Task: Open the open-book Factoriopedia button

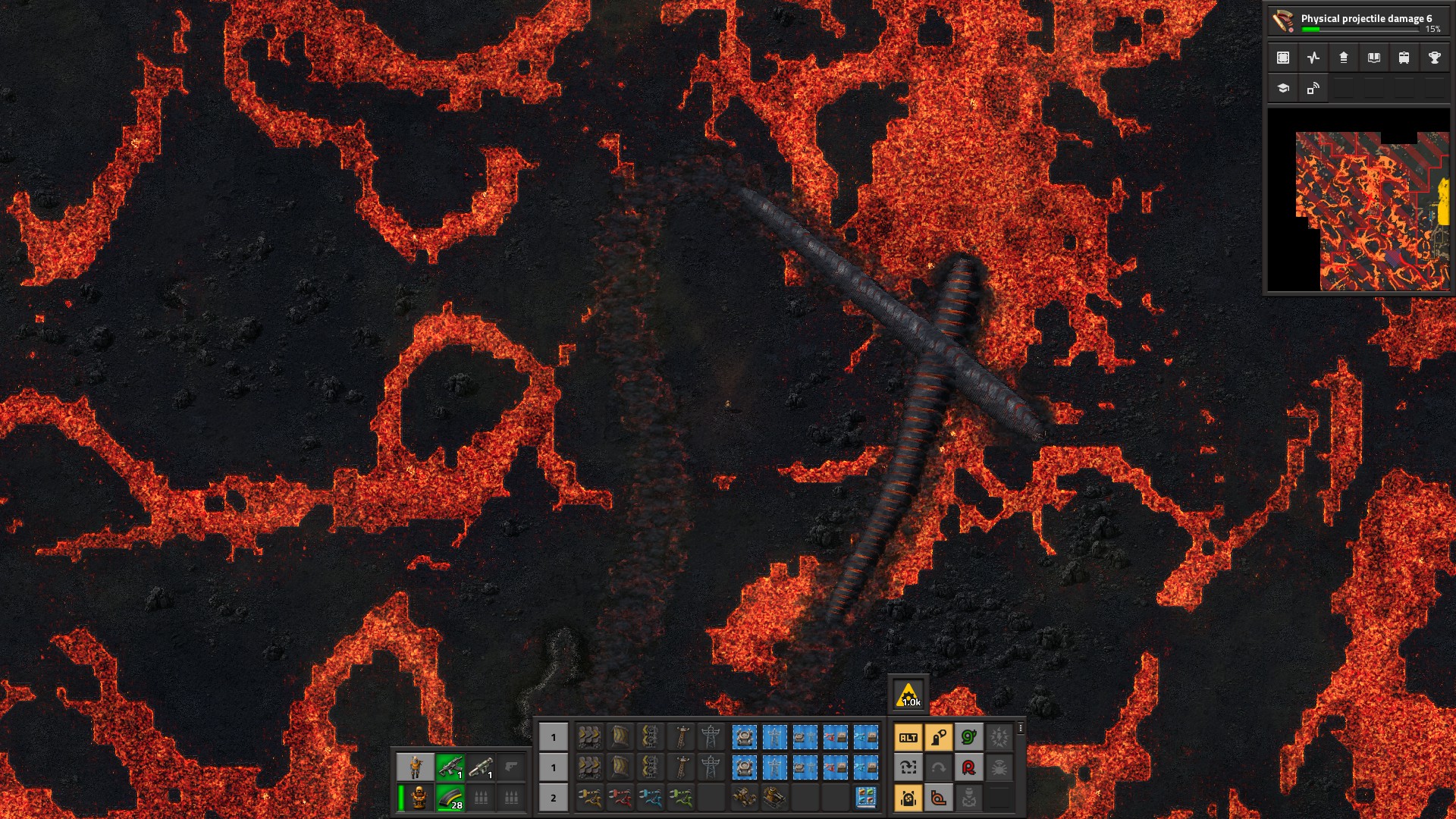Action: tap(1374, 58)
